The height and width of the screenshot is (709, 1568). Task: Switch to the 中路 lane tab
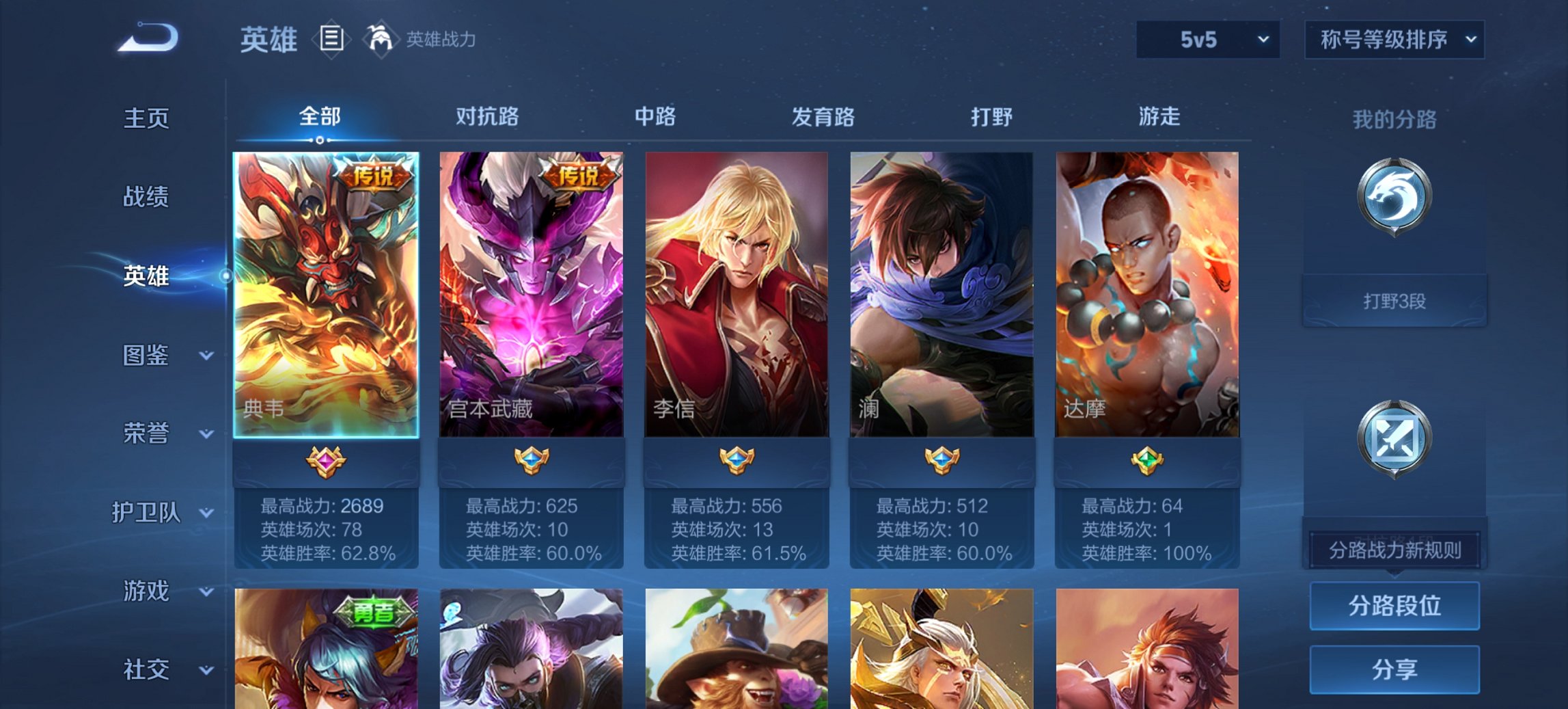(x=654, y=118)
